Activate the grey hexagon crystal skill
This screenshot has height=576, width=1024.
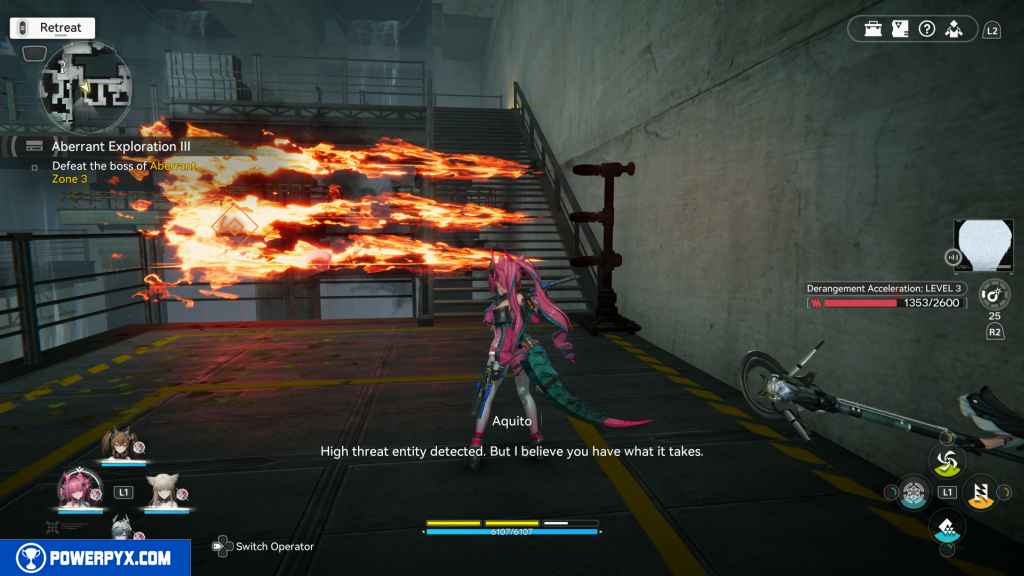pos(912,492)
